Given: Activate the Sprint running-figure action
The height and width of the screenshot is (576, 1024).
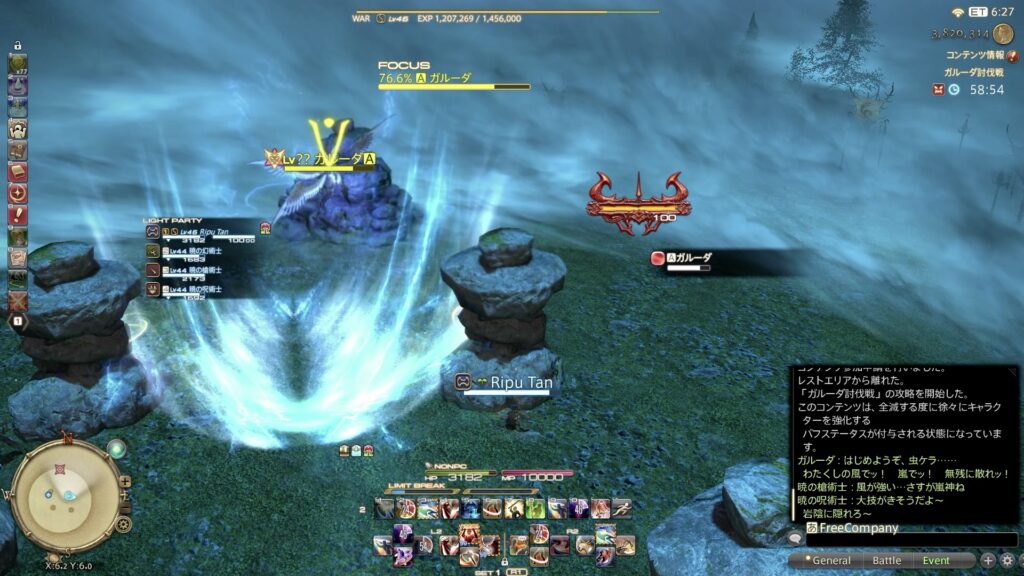Looking at the screenshot, I should coord(621,509).
